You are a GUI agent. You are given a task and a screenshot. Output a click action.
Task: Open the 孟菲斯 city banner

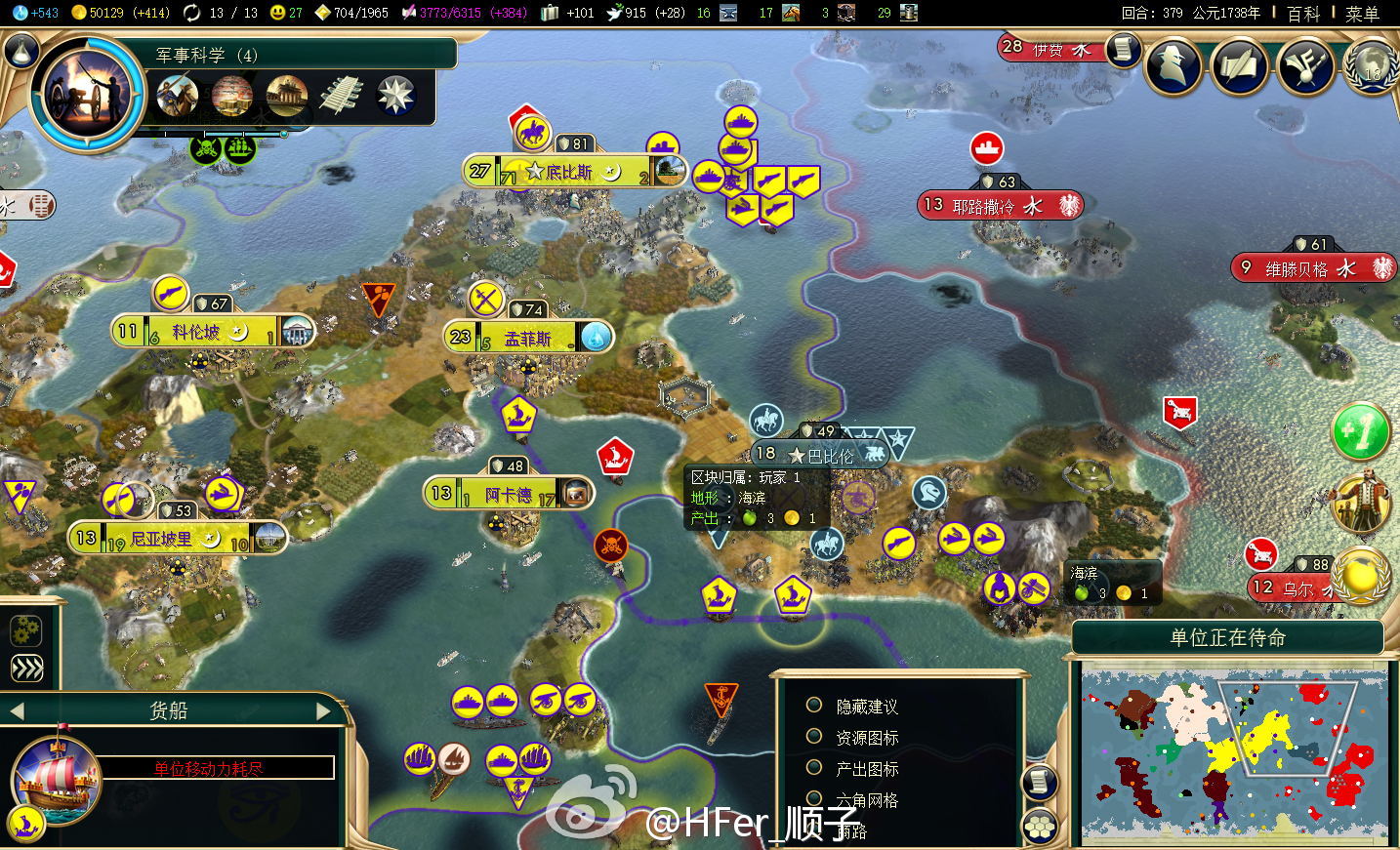(x=527, y=339)
